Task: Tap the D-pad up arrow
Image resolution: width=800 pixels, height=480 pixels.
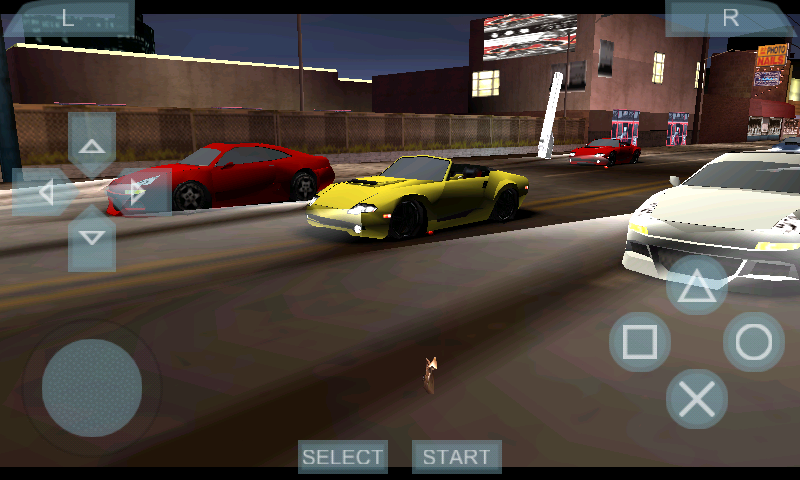Action: pyautogui.click(x=92, y=145)
